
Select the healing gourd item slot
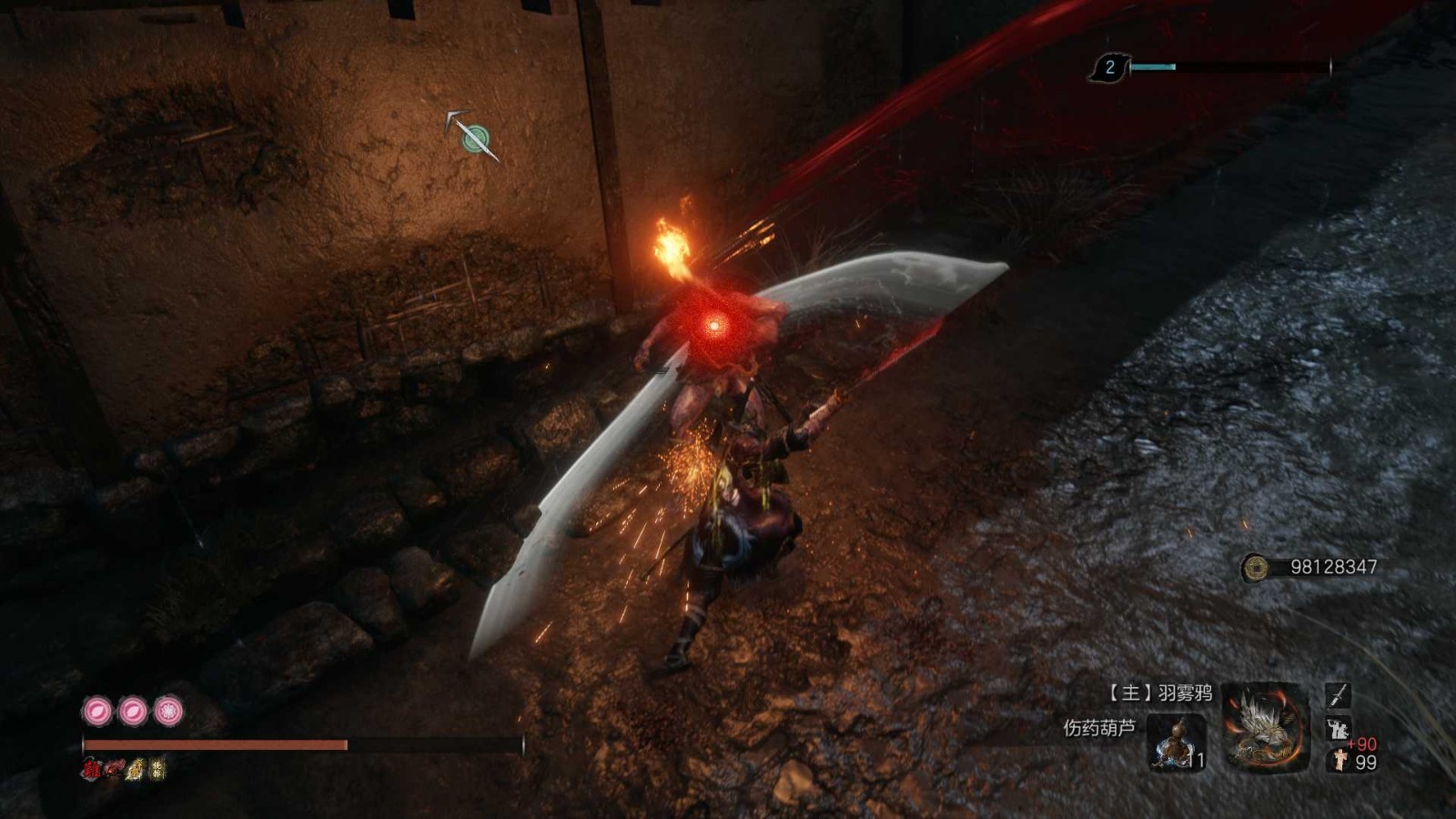point(1177,741)
